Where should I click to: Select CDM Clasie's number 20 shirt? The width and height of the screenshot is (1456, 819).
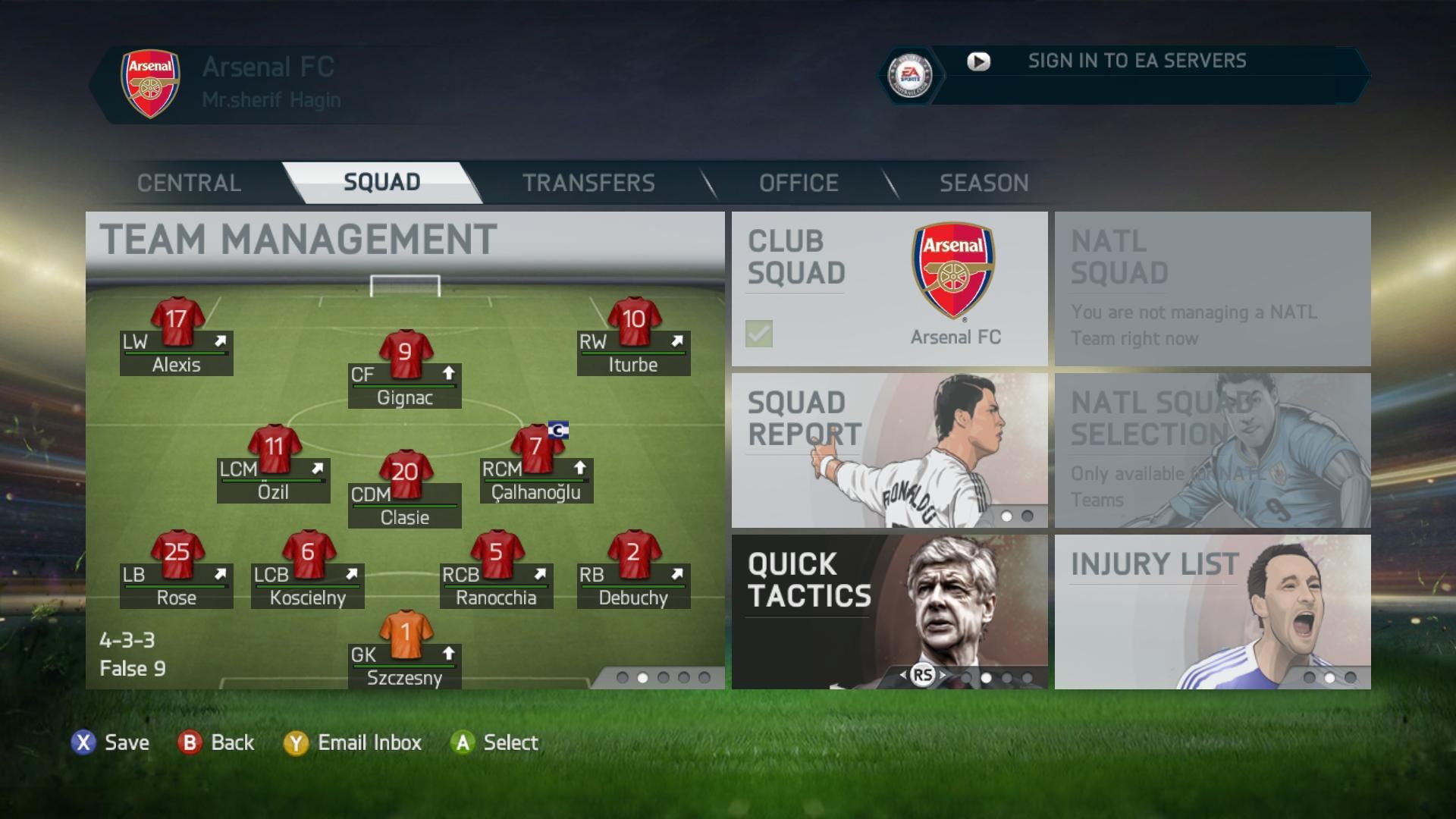tap(405, 473)
